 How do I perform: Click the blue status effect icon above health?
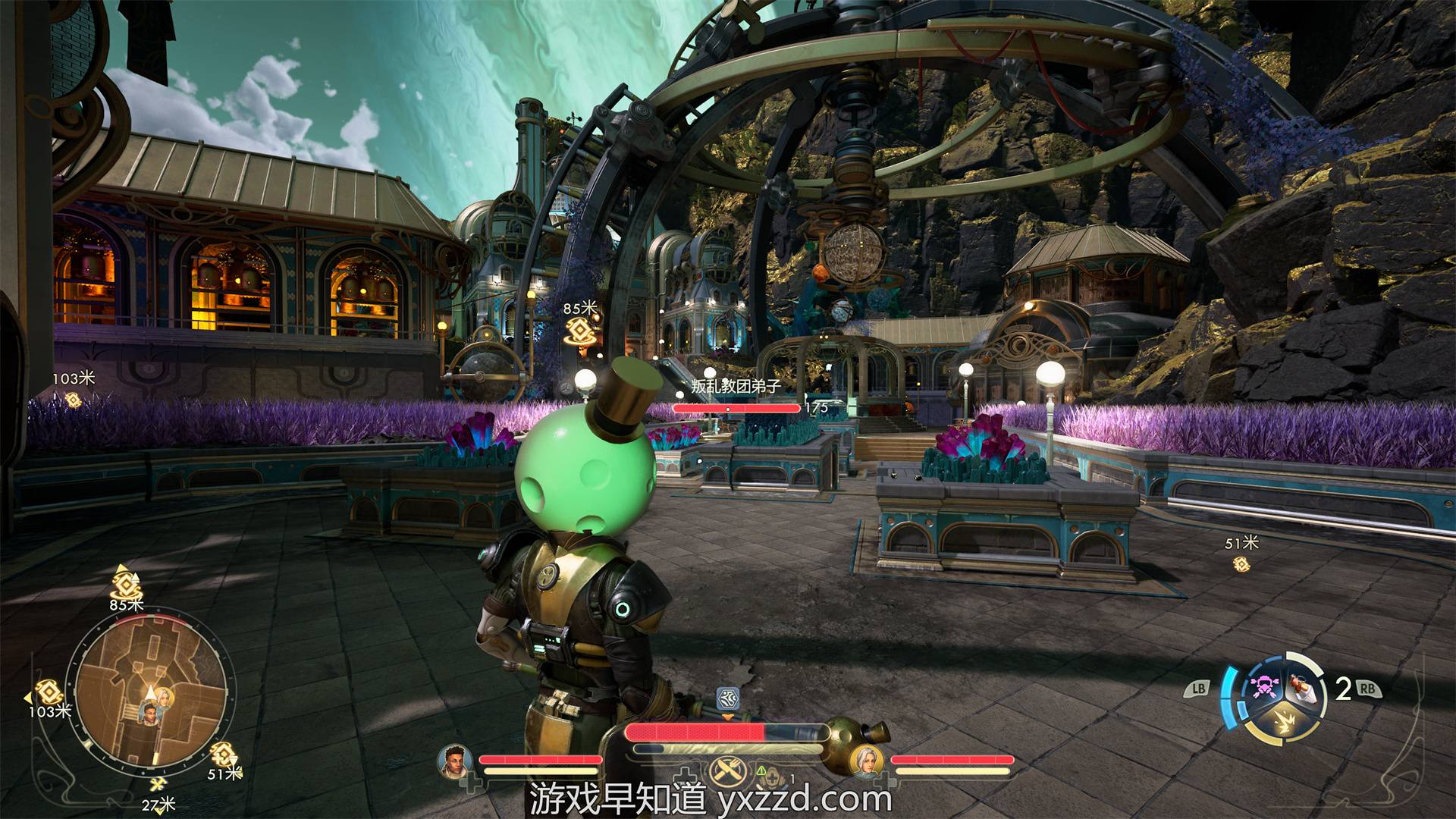tap(727, 698)
